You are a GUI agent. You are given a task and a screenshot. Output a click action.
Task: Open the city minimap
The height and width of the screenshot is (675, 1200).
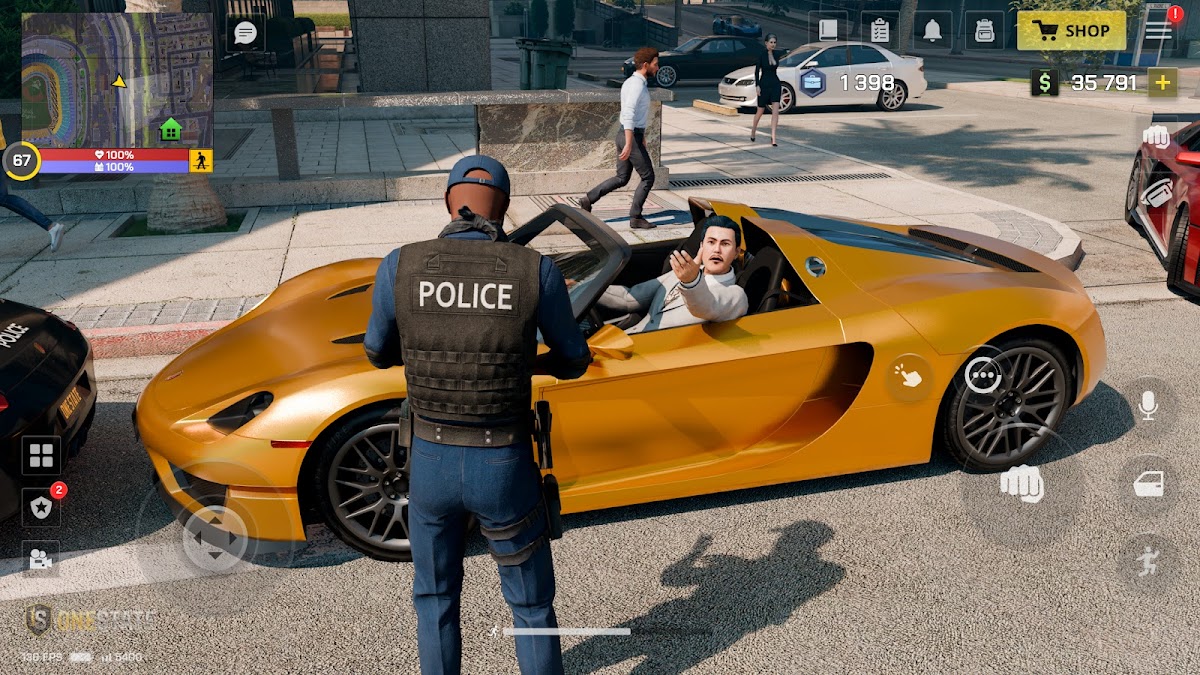117,80
